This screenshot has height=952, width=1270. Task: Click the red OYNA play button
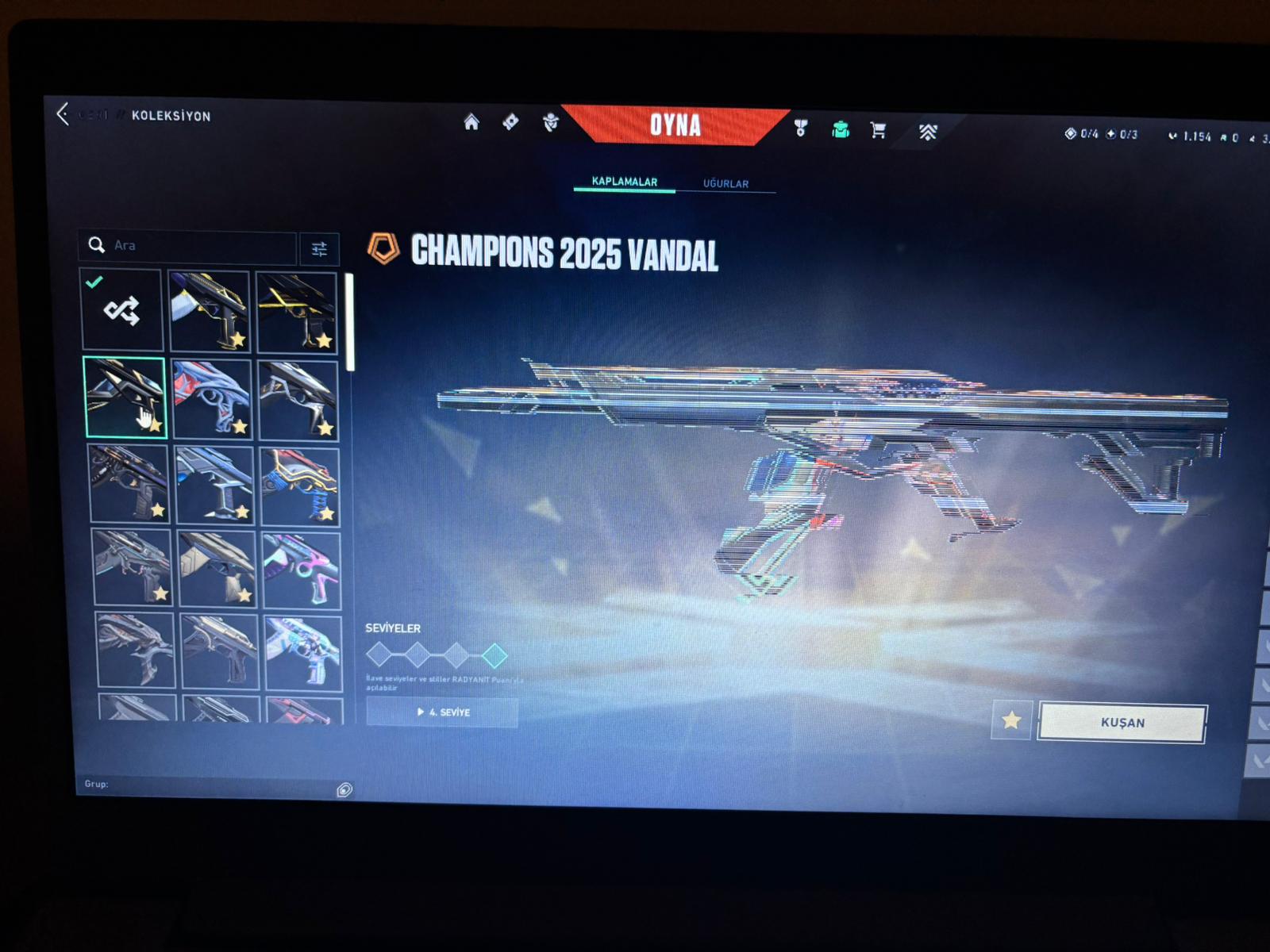pyautogui.click(x=675, y=125)
